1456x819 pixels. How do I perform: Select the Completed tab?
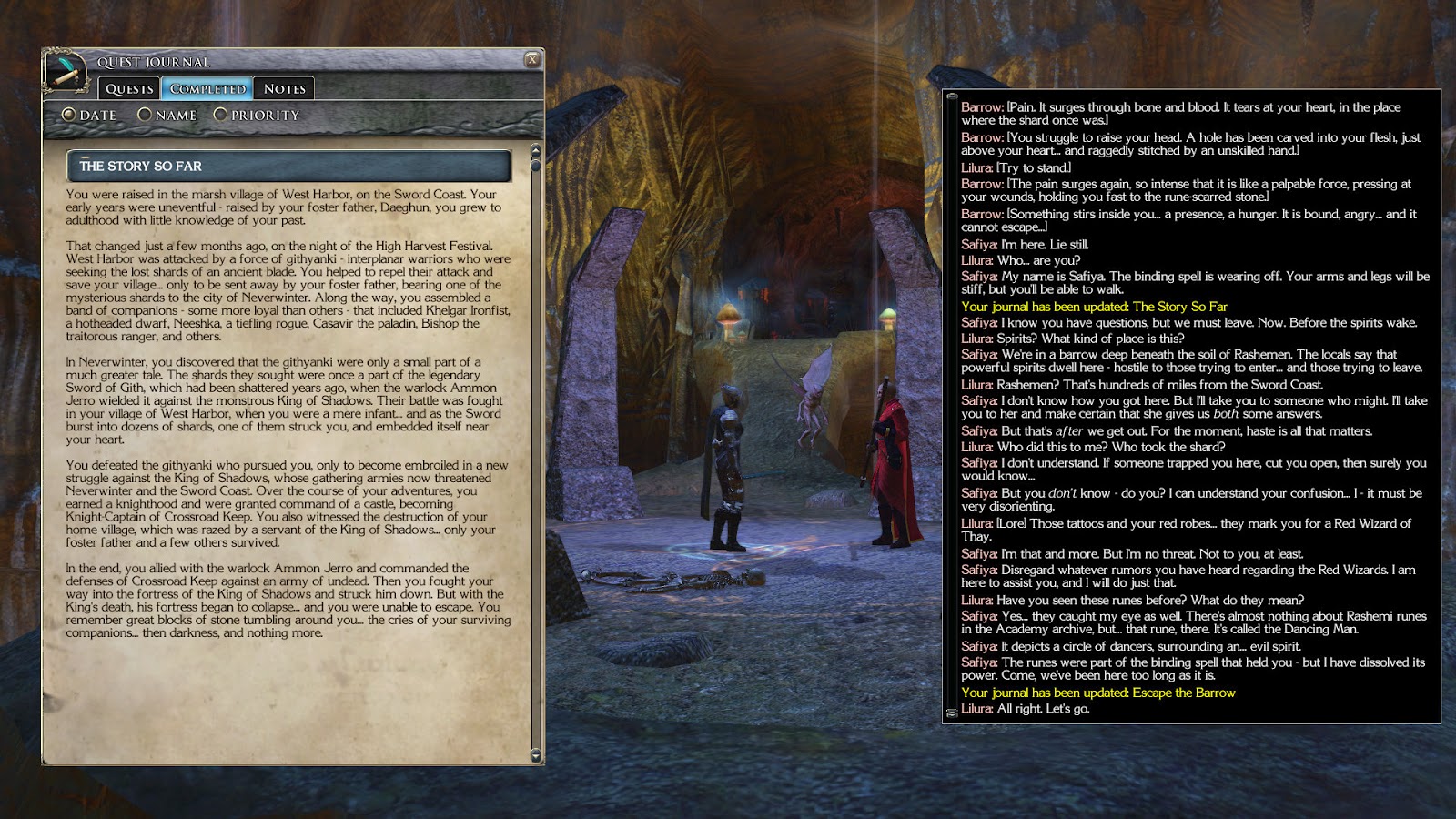tap(207, 89)
